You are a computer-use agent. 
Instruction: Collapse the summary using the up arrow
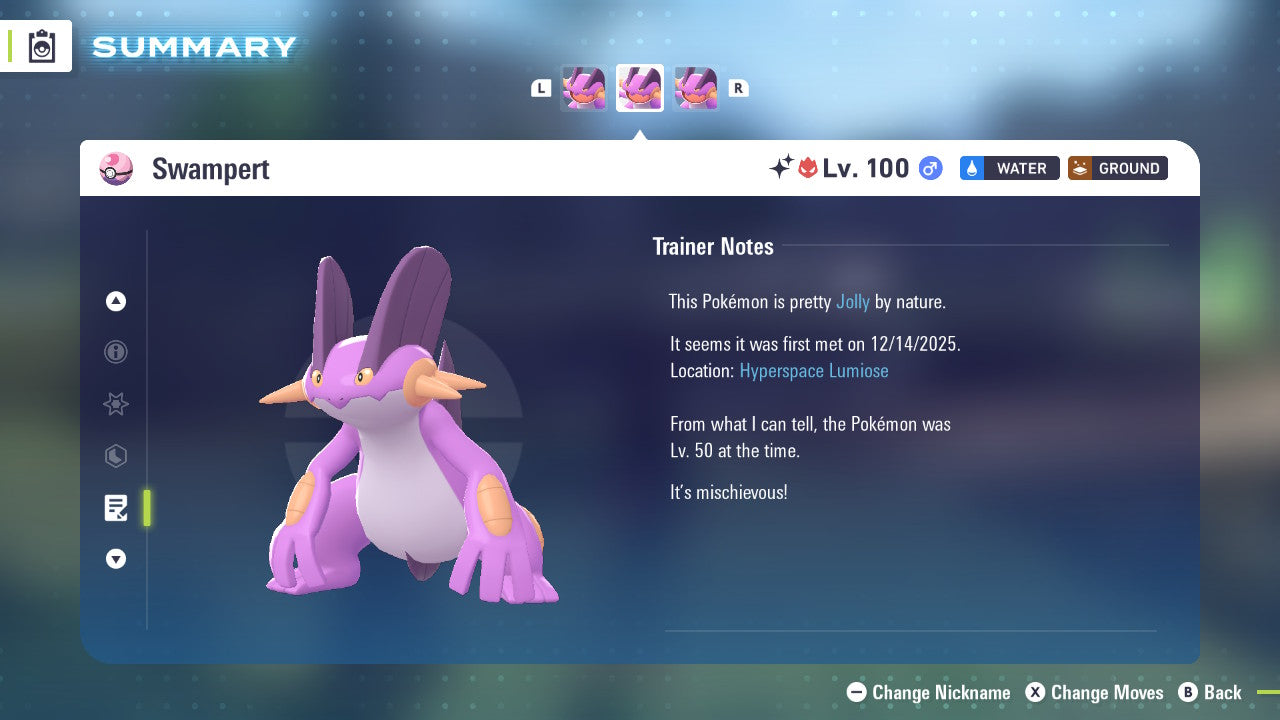click(x=116, y=301)
